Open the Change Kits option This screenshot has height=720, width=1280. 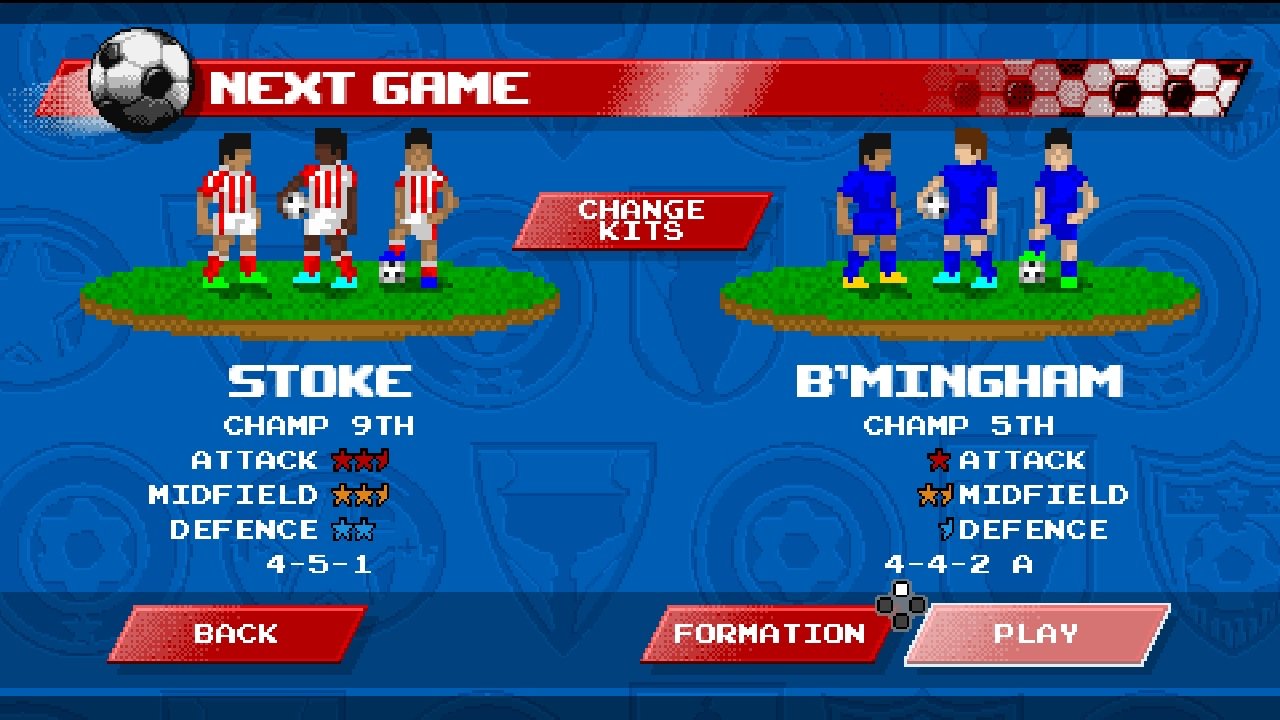(641, 220)
